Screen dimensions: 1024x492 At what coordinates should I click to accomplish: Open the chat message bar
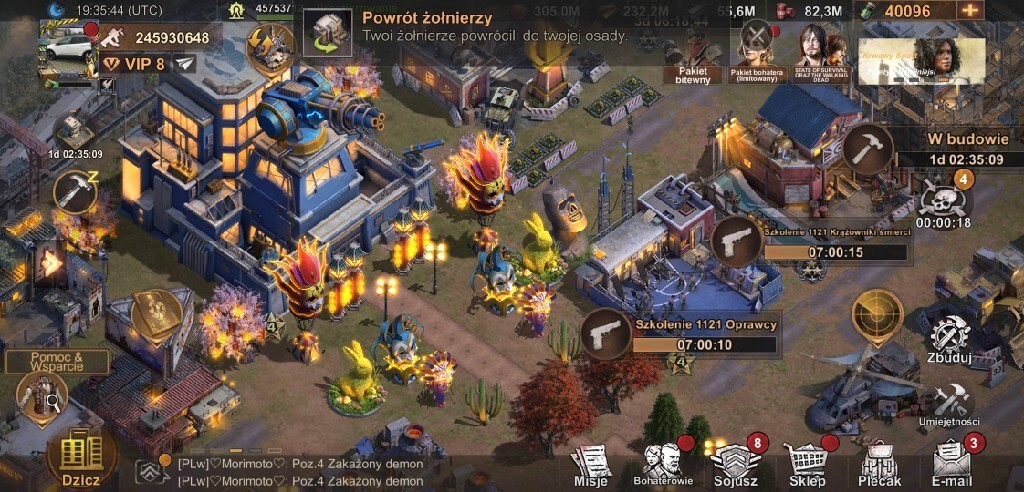(x=300, y=471)
